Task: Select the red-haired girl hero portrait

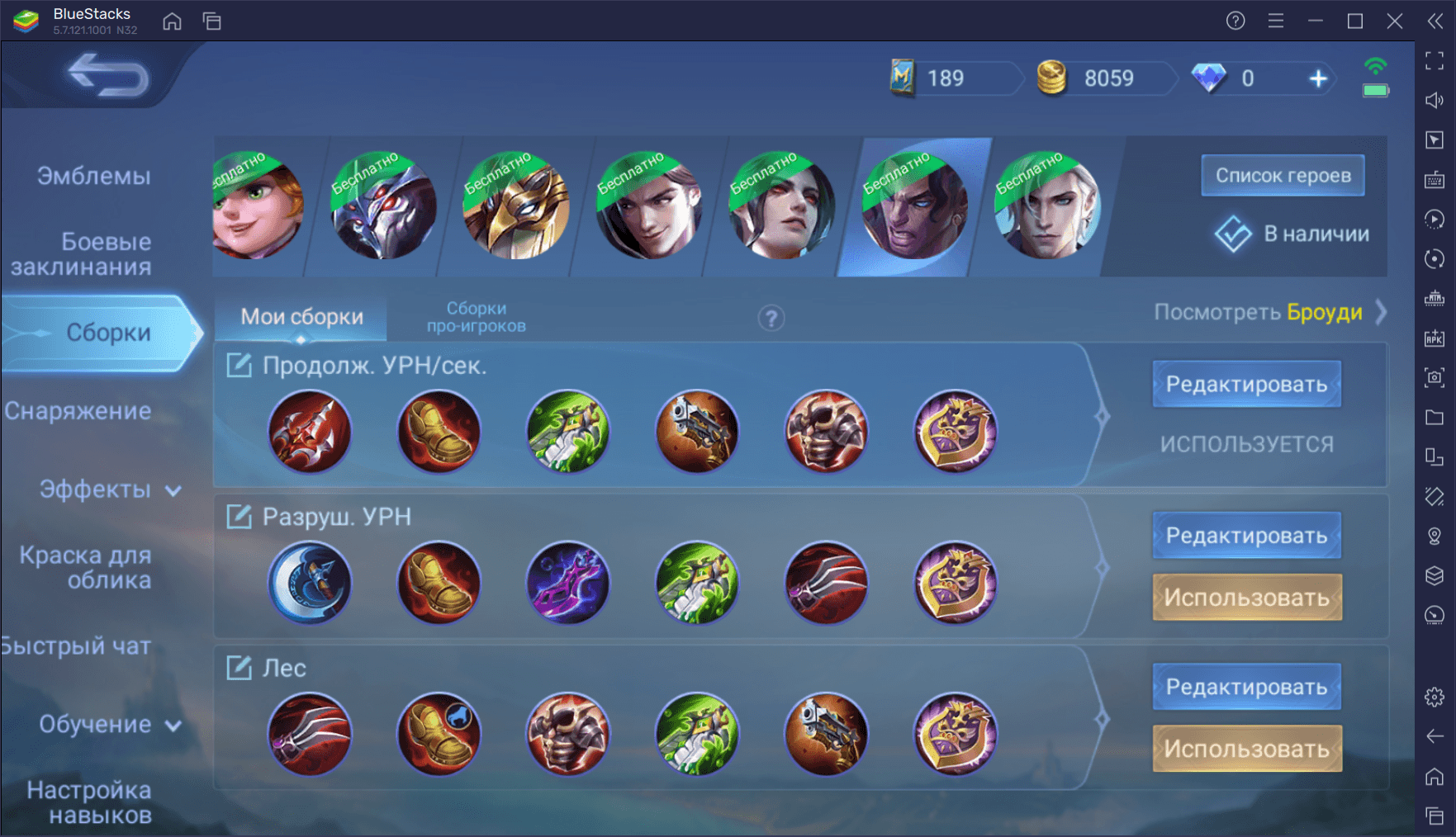Action: [x=258, y=206]
